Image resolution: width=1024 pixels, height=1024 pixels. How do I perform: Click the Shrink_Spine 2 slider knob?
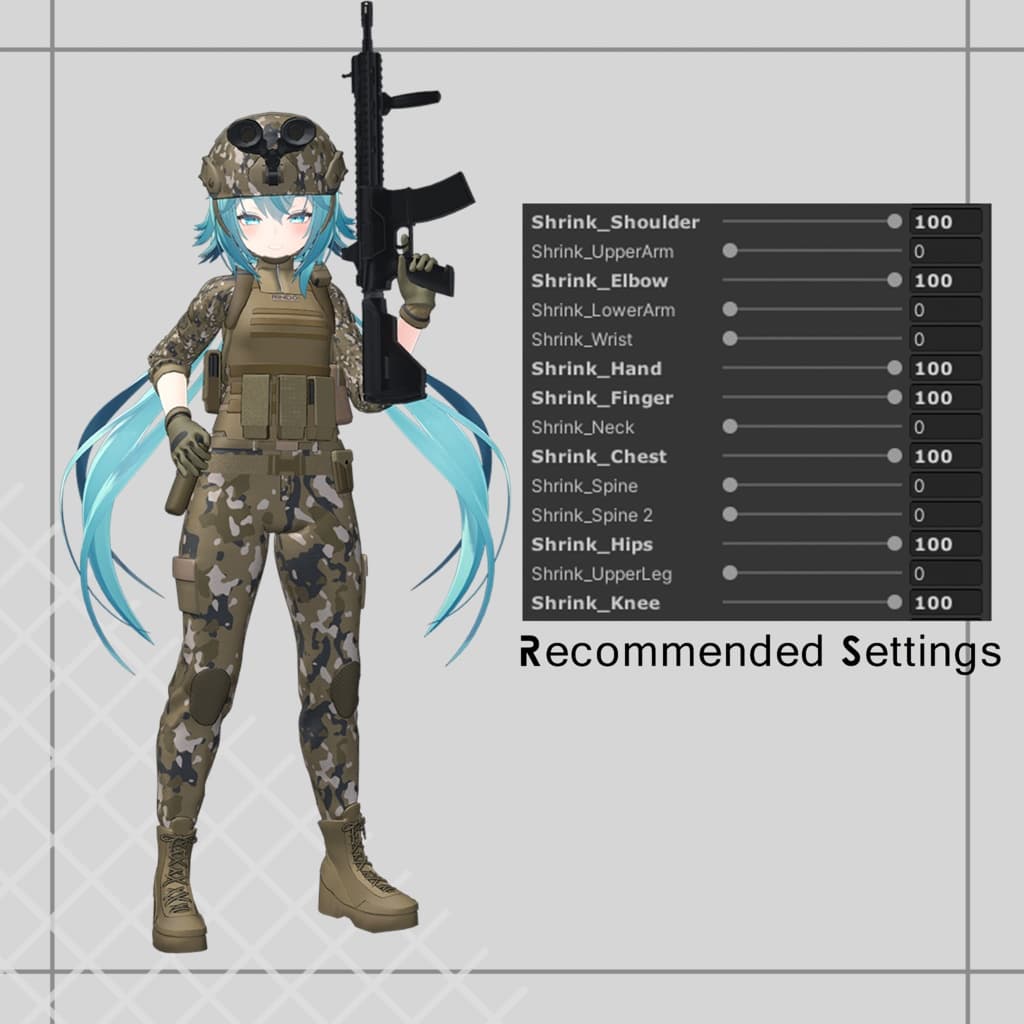tap(730, 515)
